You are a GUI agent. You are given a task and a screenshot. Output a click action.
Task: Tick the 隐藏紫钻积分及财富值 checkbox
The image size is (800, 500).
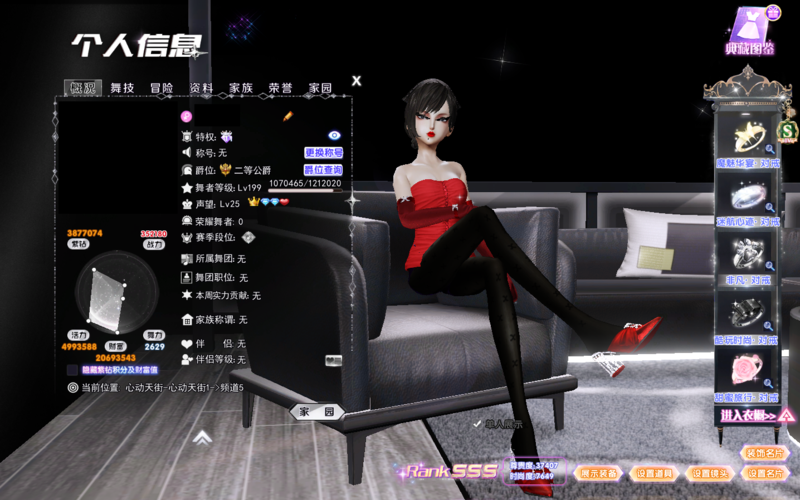click(73, 369)
